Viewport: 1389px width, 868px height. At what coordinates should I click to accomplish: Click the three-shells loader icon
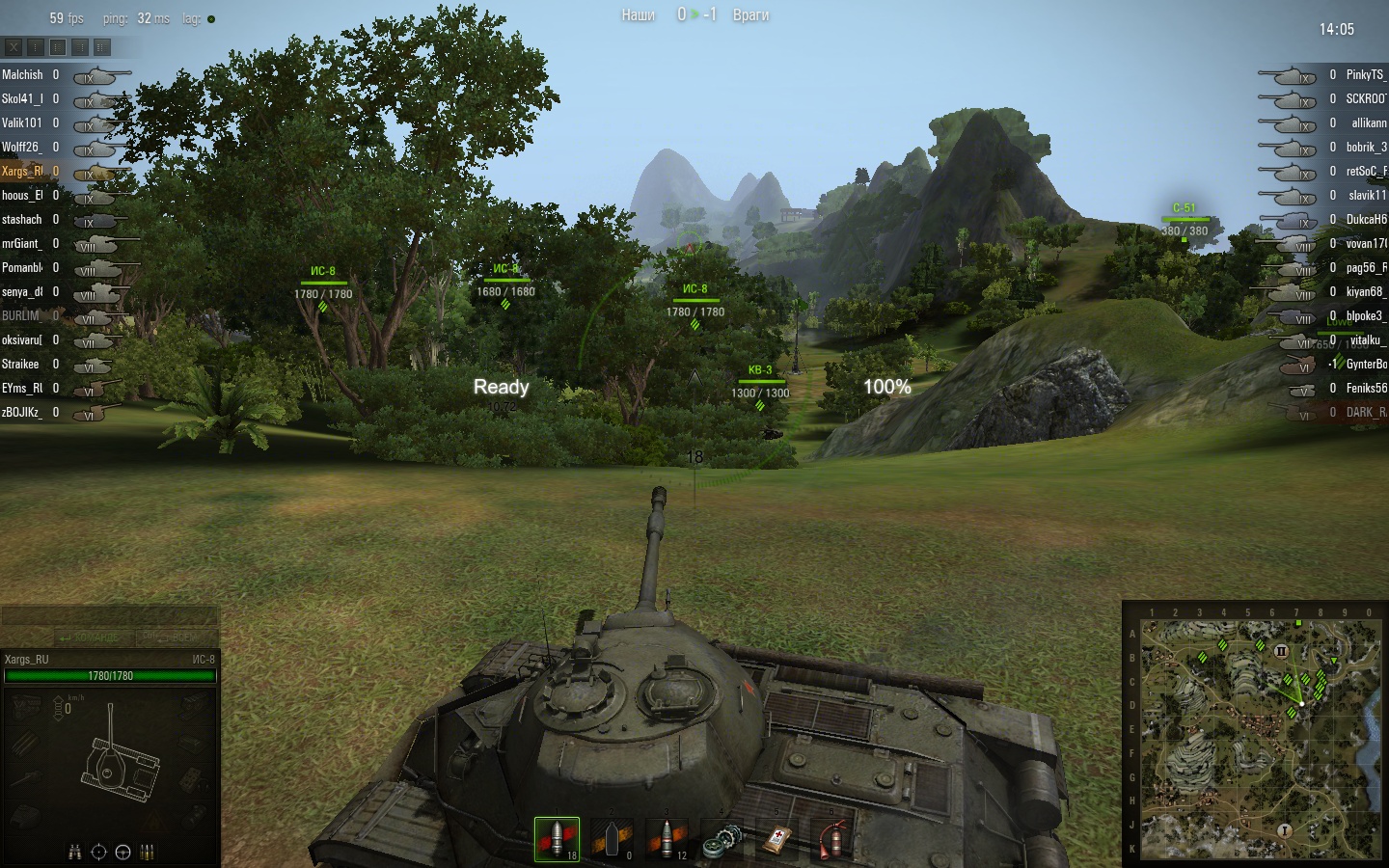coord(148,852)
